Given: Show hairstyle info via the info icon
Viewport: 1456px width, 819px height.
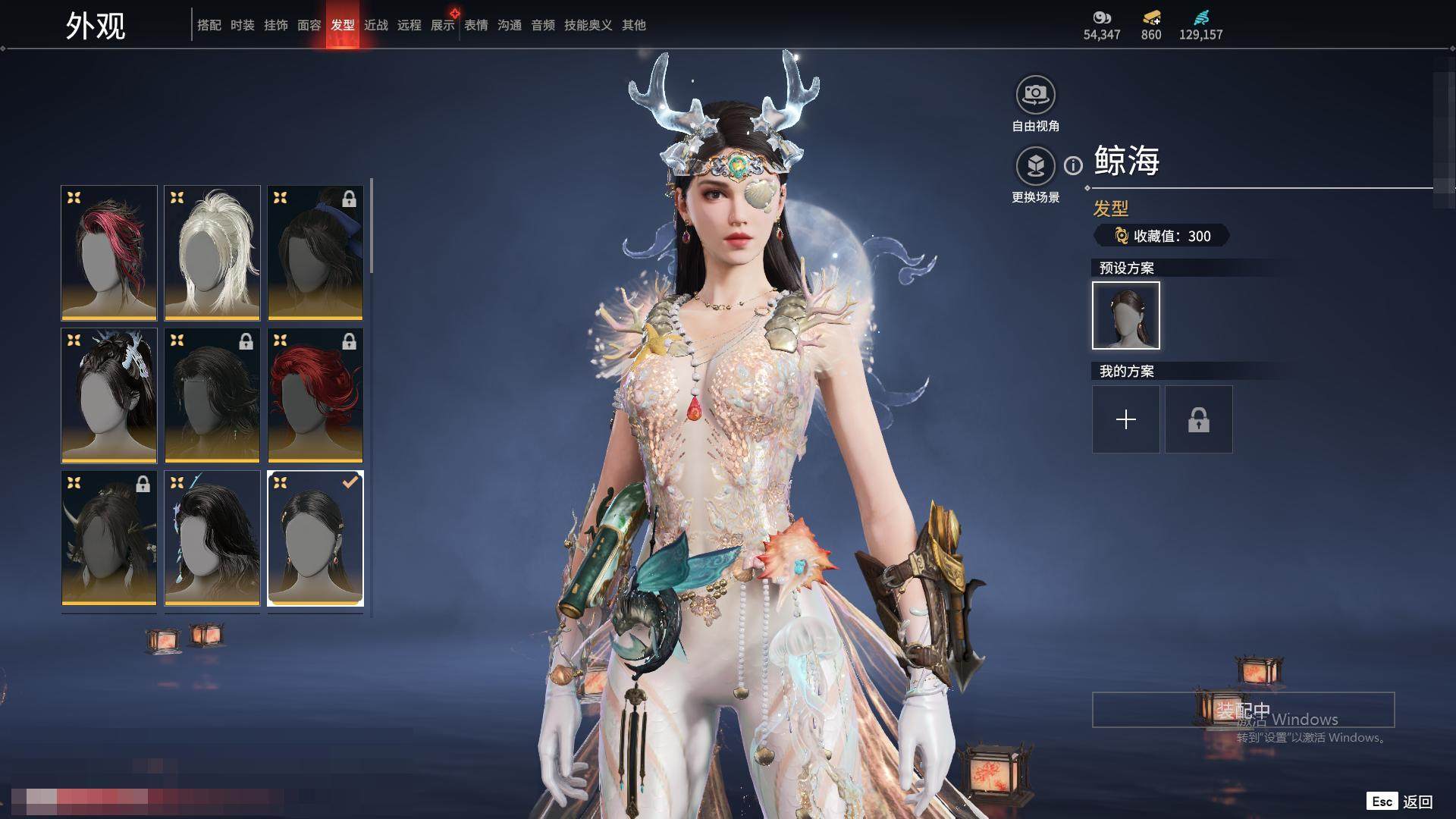Looking at the screenshot, I should (x=1073, y=165).
